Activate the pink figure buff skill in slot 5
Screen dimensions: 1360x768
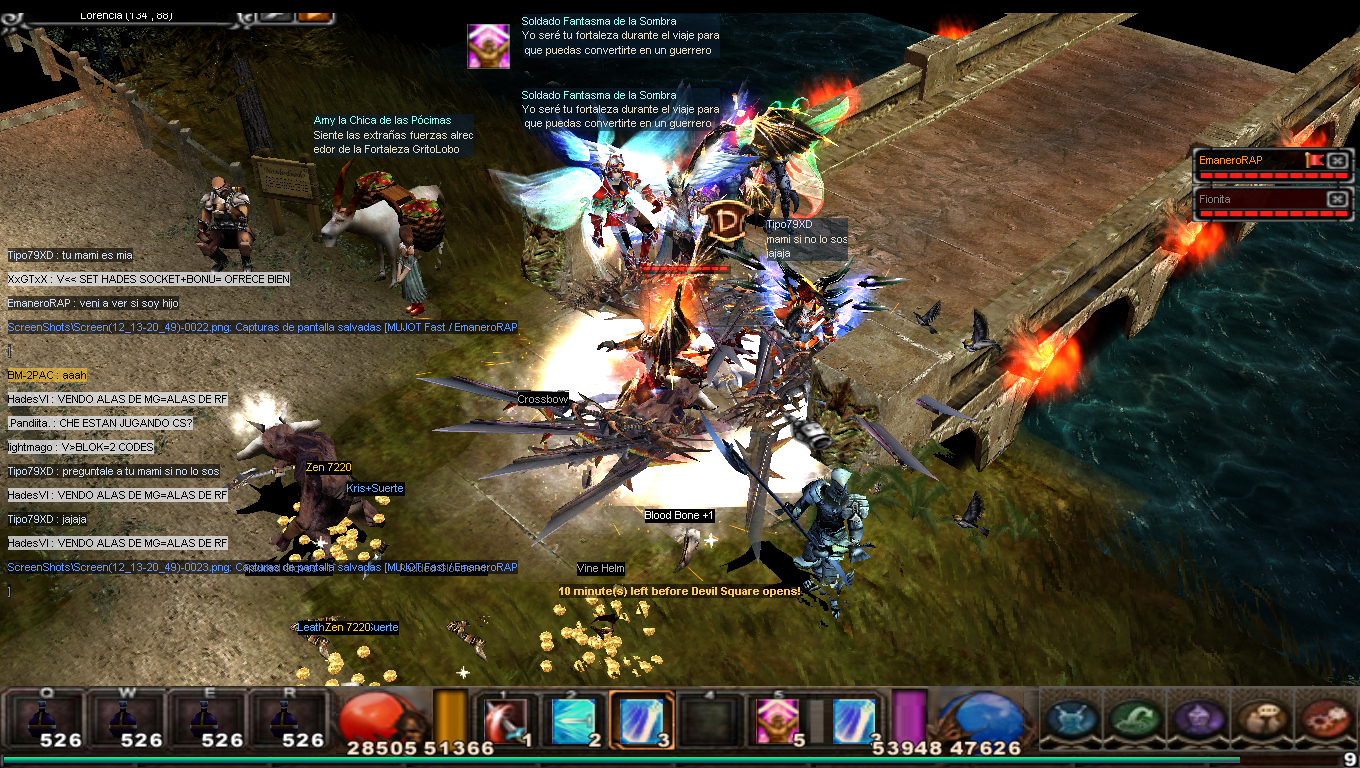coord(776,720)
